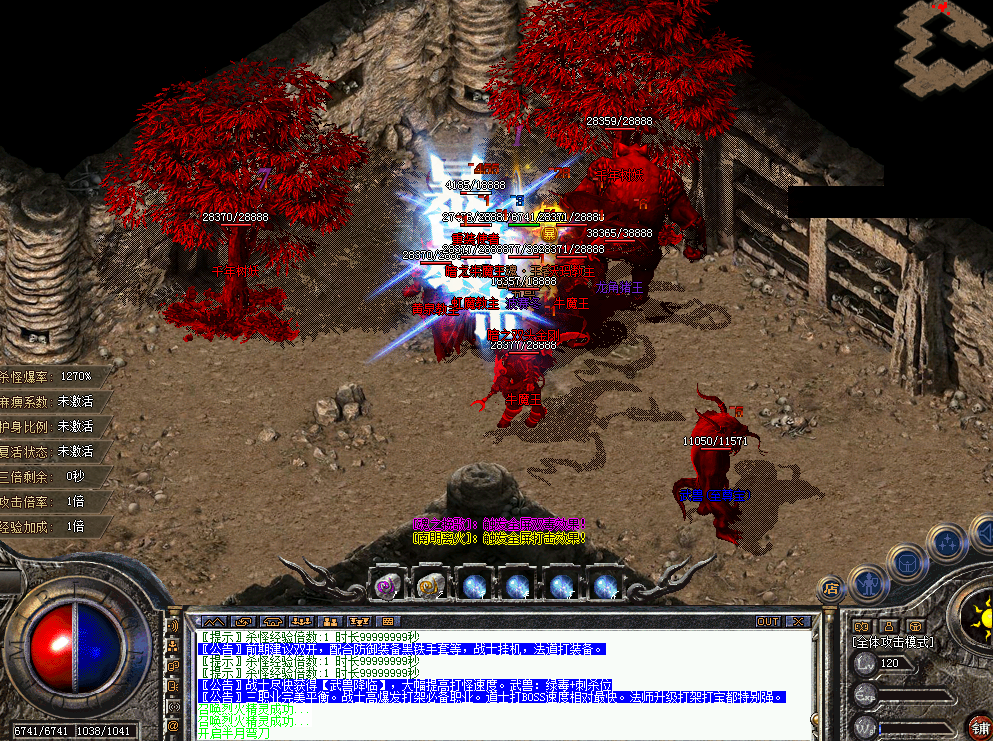993x741 pixels.
Task: Open the shop with the 店 button
Action: (829, 589)
